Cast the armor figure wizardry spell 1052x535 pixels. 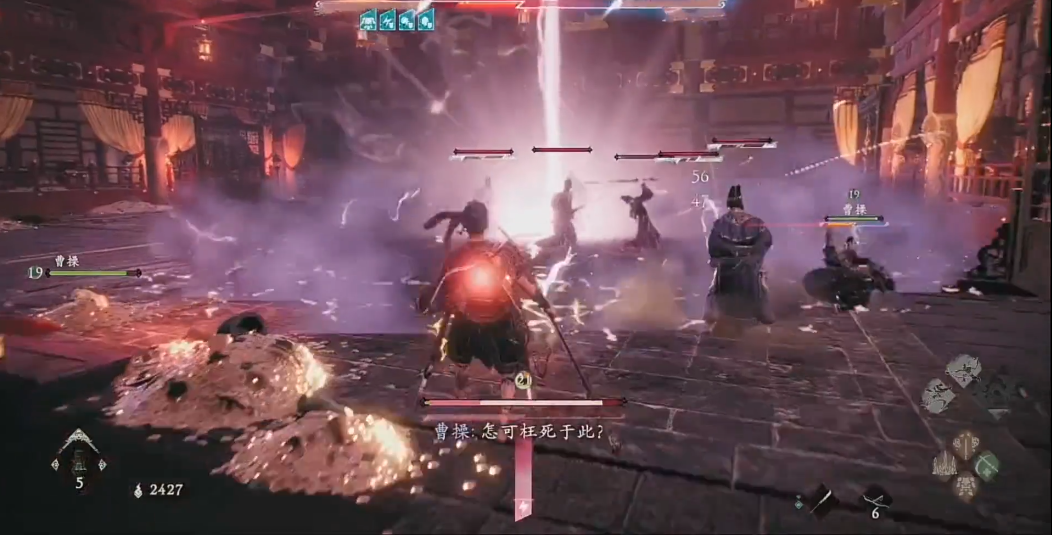966,487
